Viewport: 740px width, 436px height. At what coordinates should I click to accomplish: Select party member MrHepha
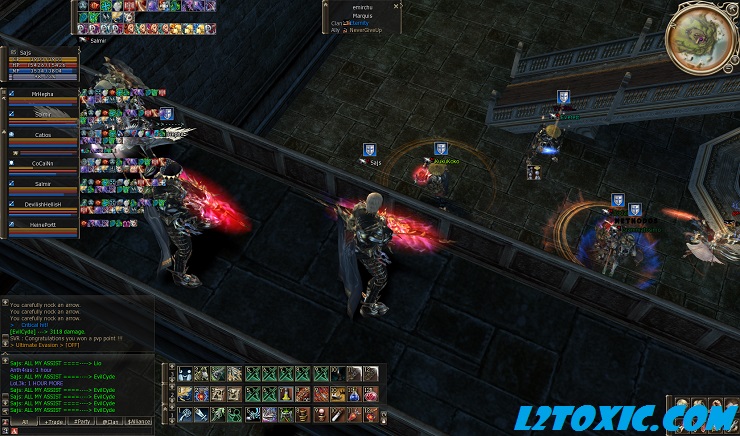pos(41,93)
